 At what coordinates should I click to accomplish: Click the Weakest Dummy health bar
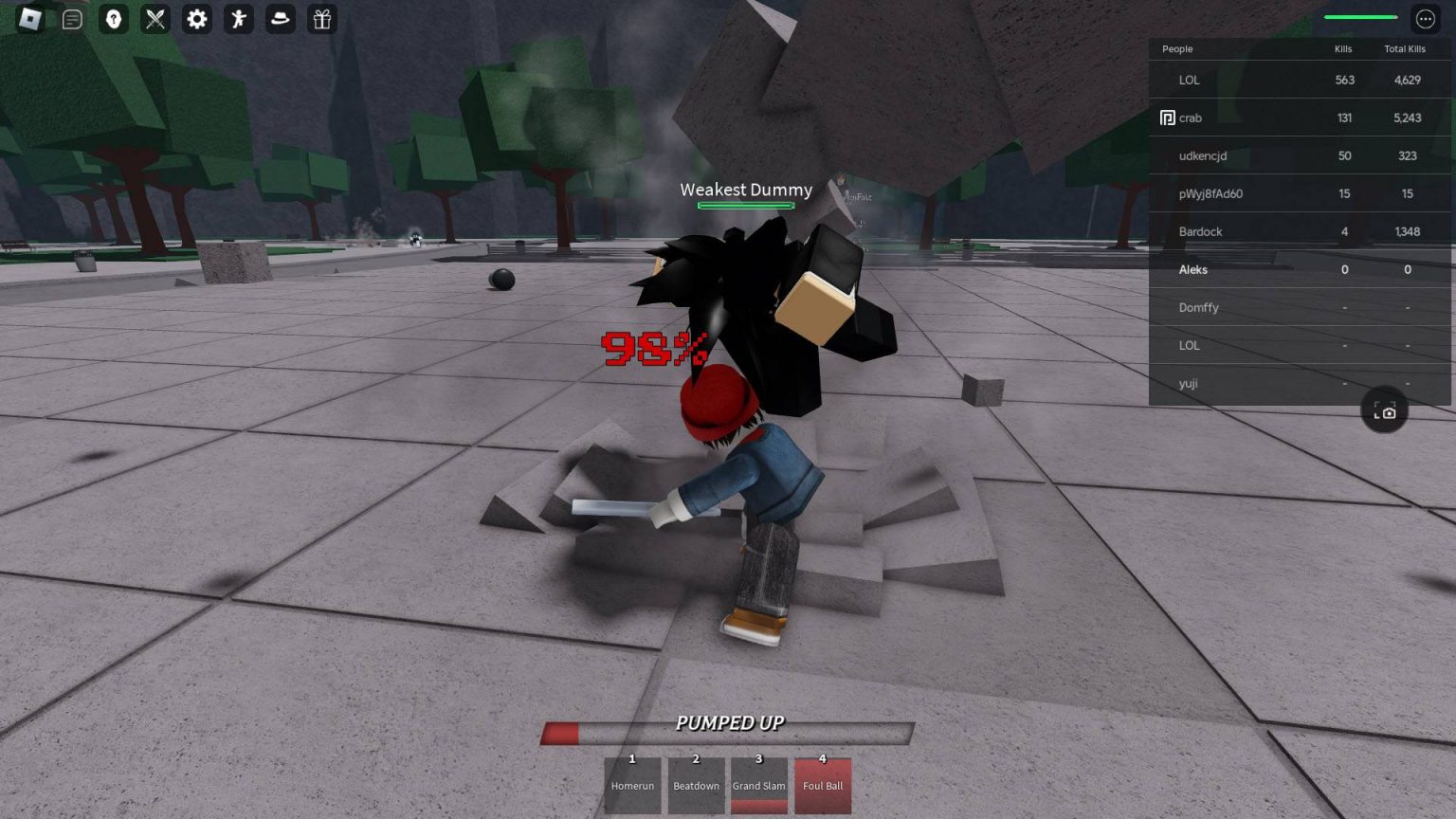[x=746, y=205]
